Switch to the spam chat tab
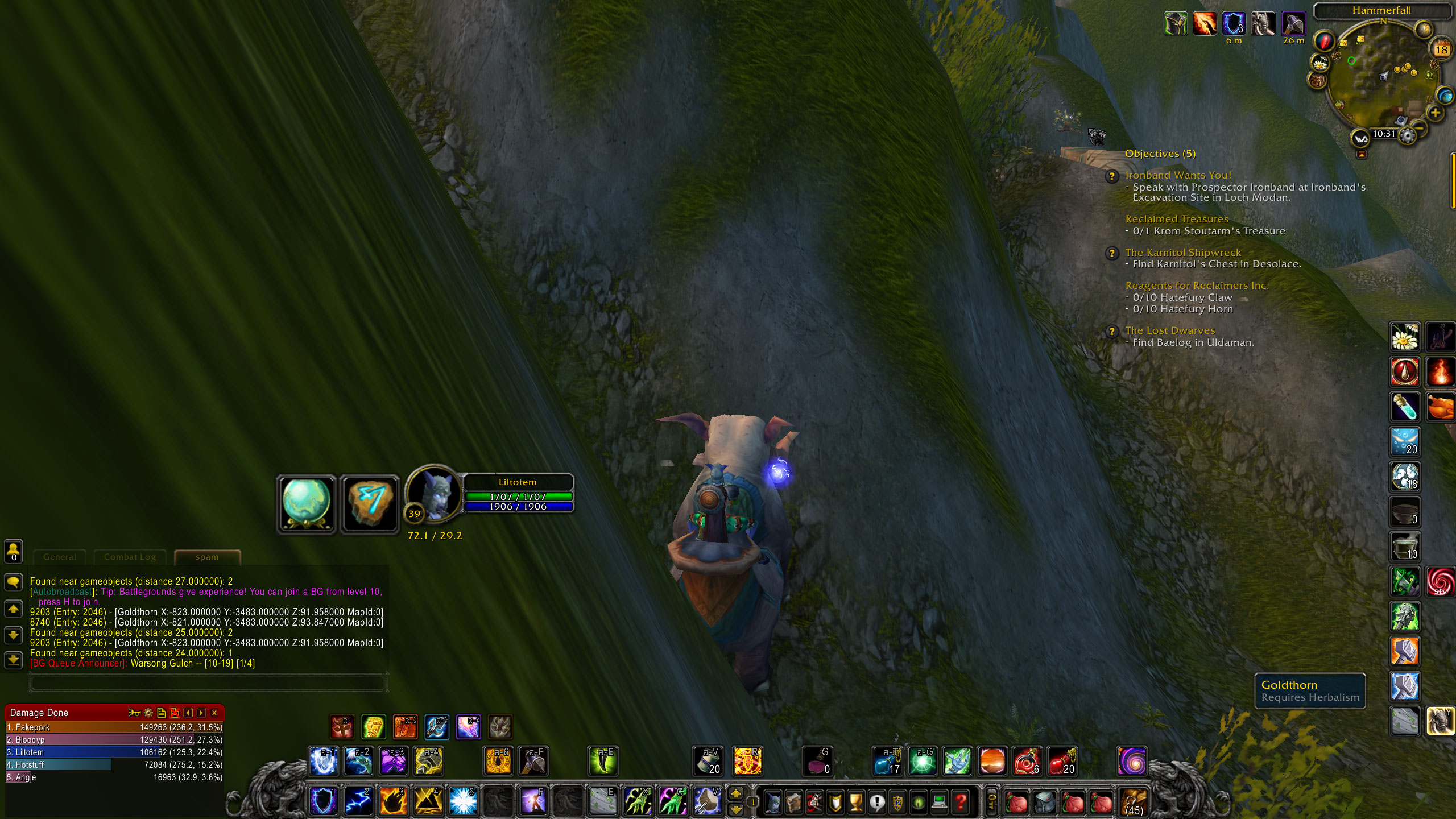Image resolution: width=1456 pixels, height=819 pixels. coord(206,557)
